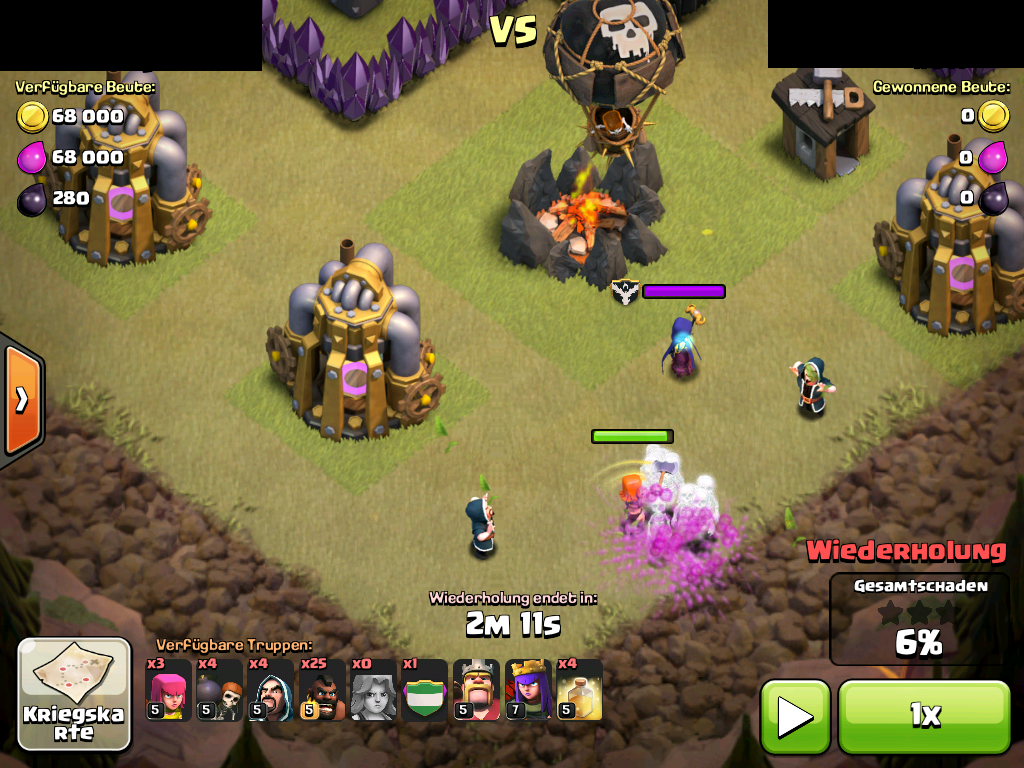Select the greyed-out Healer slot
1024x768 pixels.
coord(373,690)
